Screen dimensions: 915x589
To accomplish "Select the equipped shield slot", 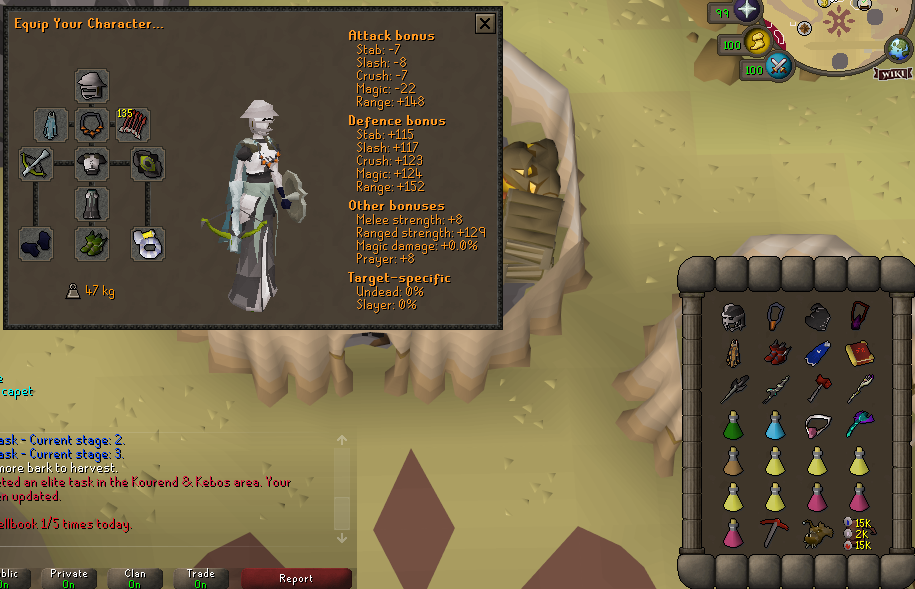I will point(148,163).
